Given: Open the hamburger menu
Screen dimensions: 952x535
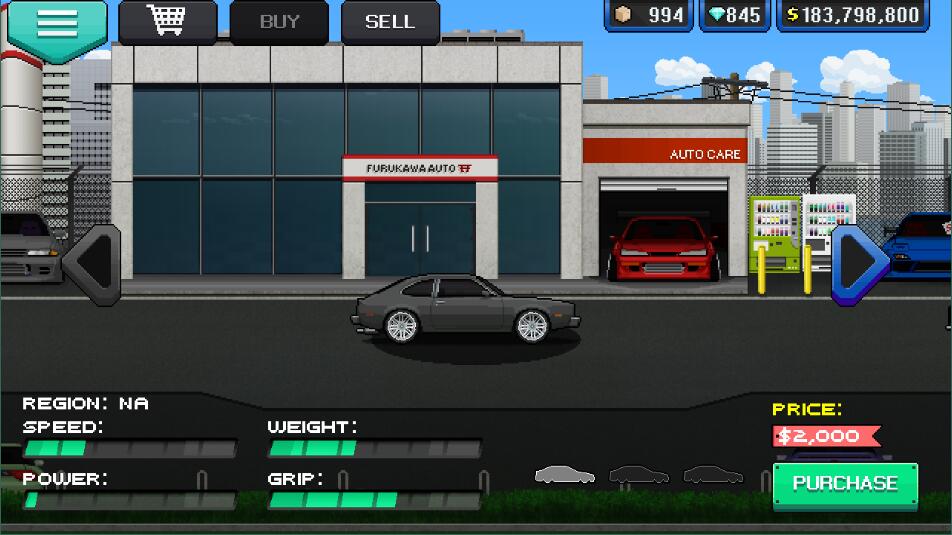Looking at the screenshot, I should [57, 25].
